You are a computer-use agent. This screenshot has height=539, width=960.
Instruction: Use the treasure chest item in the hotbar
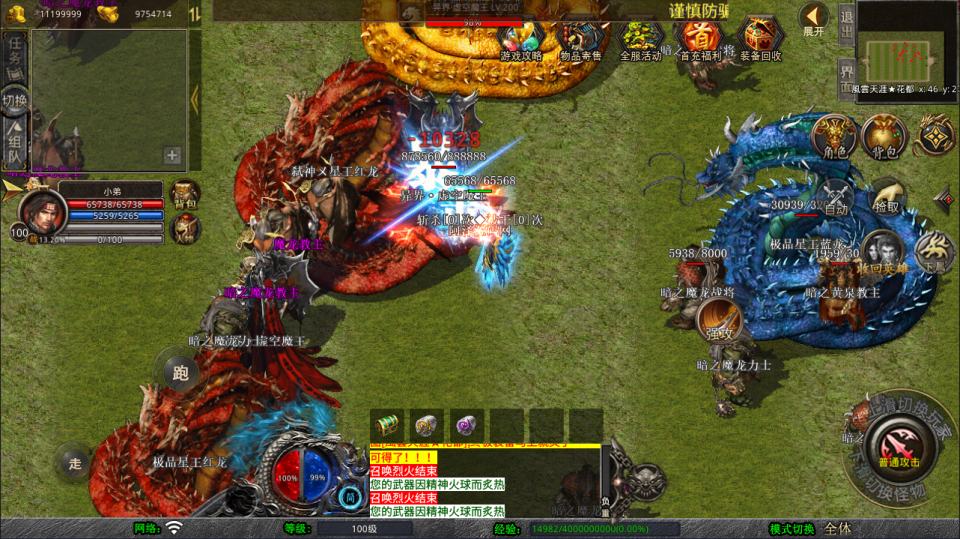click(386, 424)
